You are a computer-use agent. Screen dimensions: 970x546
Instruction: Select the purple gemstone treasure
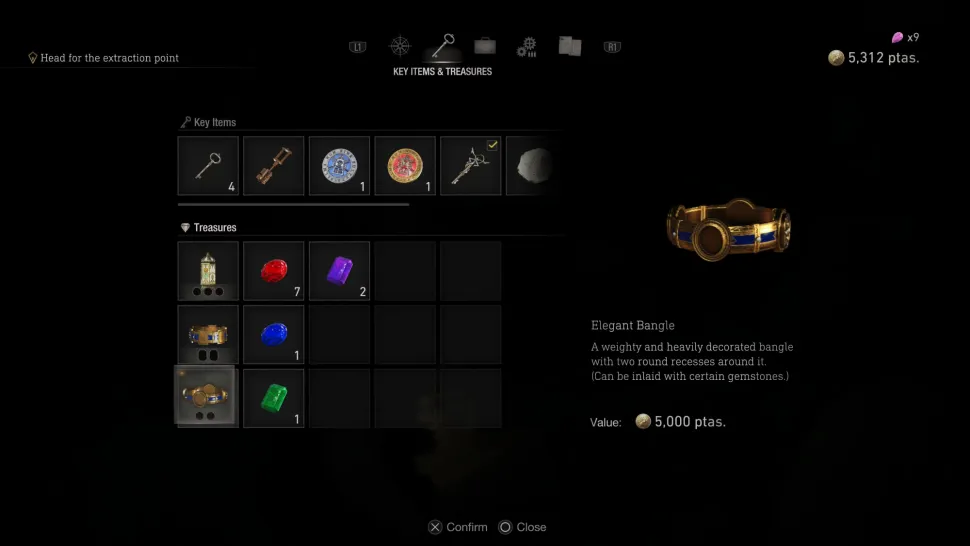pos(339,271)
